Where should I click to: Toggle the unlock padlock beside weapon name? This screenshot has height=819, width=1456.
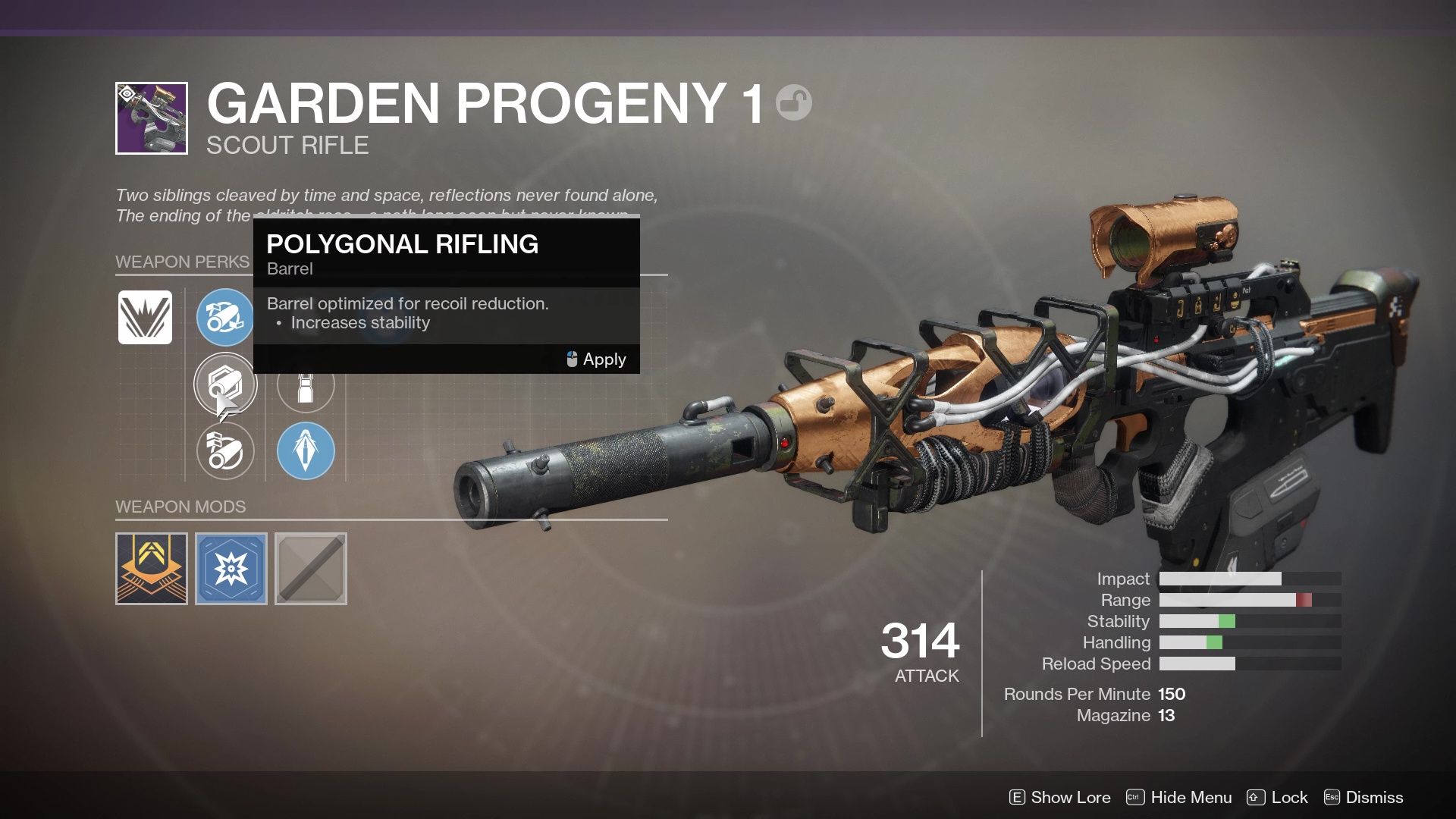793,104
